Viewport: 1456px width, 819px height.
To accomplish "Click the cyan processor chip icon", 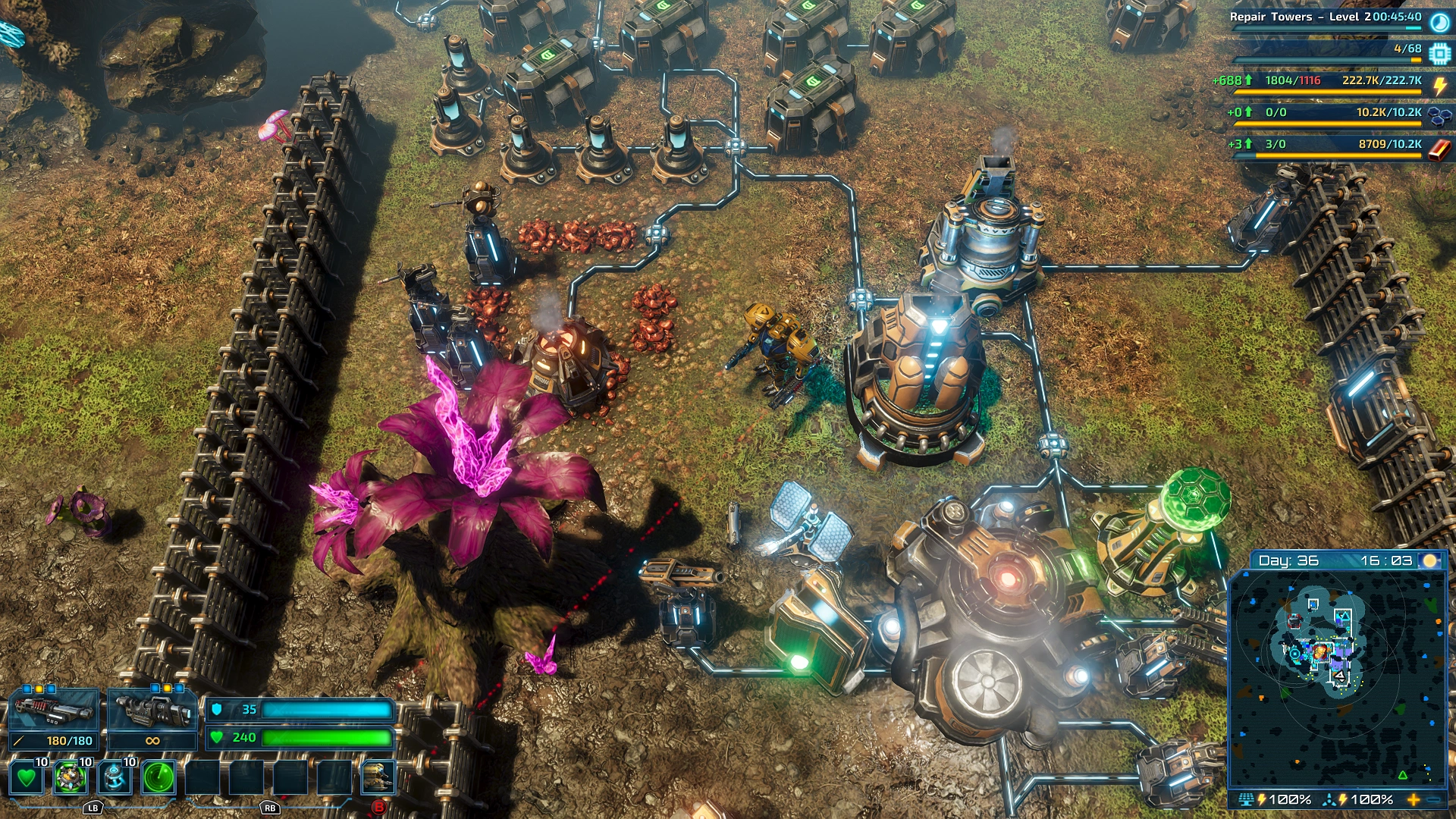I will coord(1439,54).
